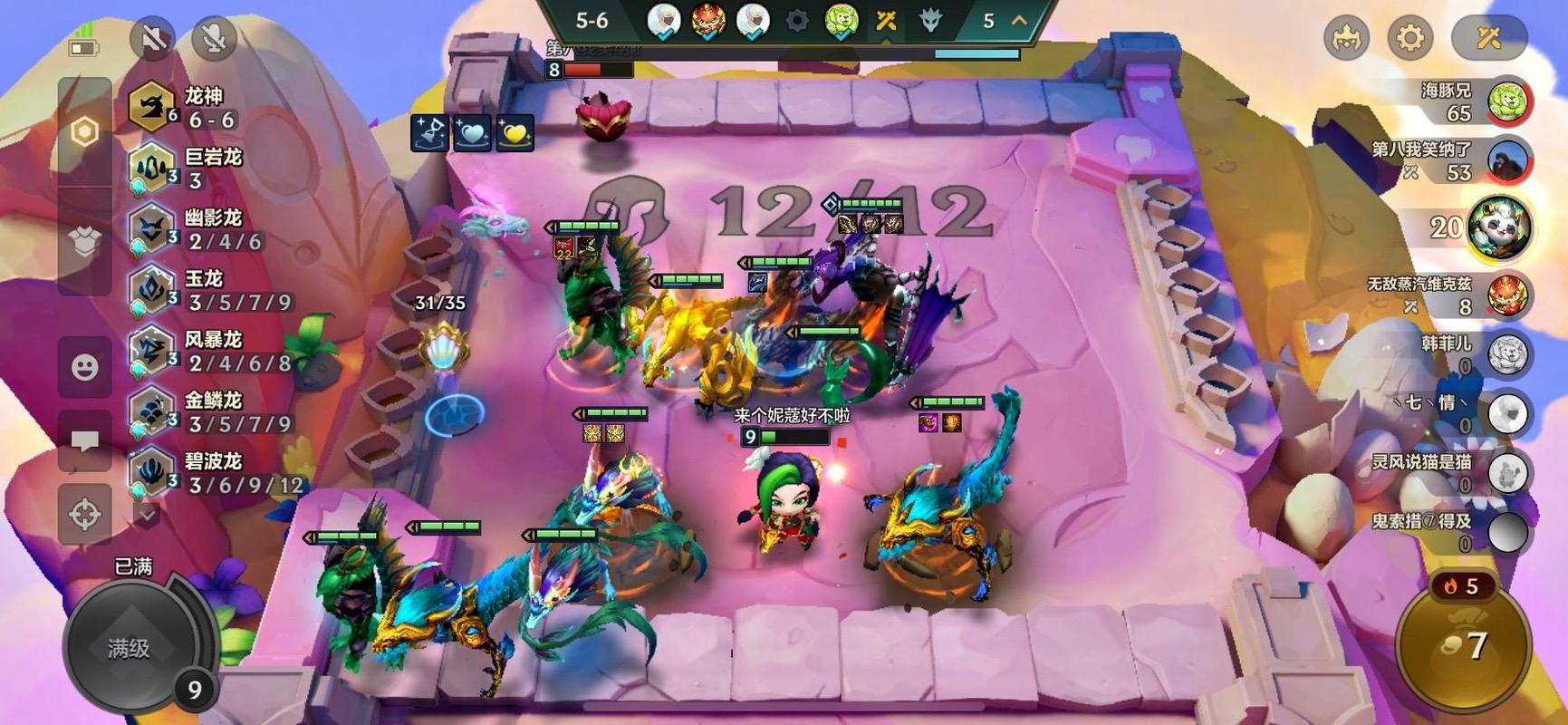Viewport: 1568px width, 725px height.
Task: Open the settings gear at top right
Action: click(x=1409, y=38)
